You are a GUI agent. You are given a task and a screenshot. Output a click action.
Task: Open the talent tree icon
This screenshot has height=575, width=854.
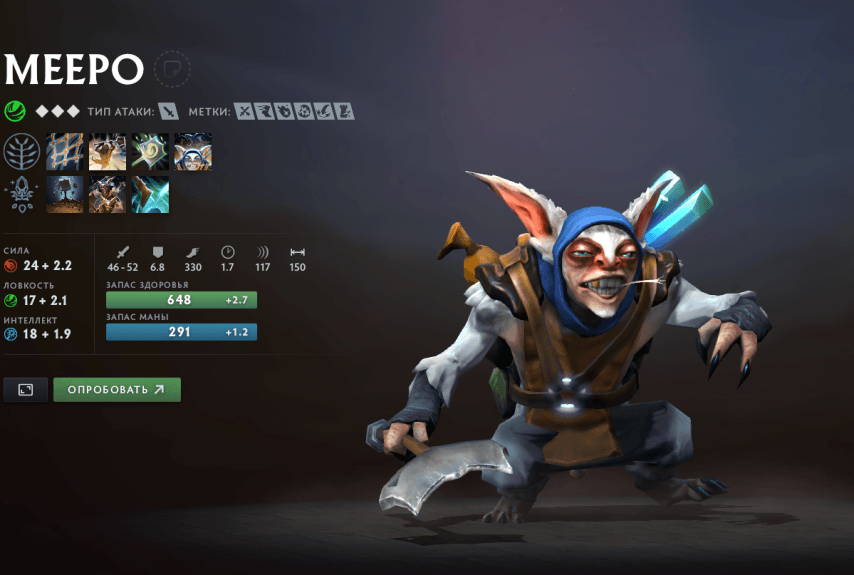(x=22, y=152)
